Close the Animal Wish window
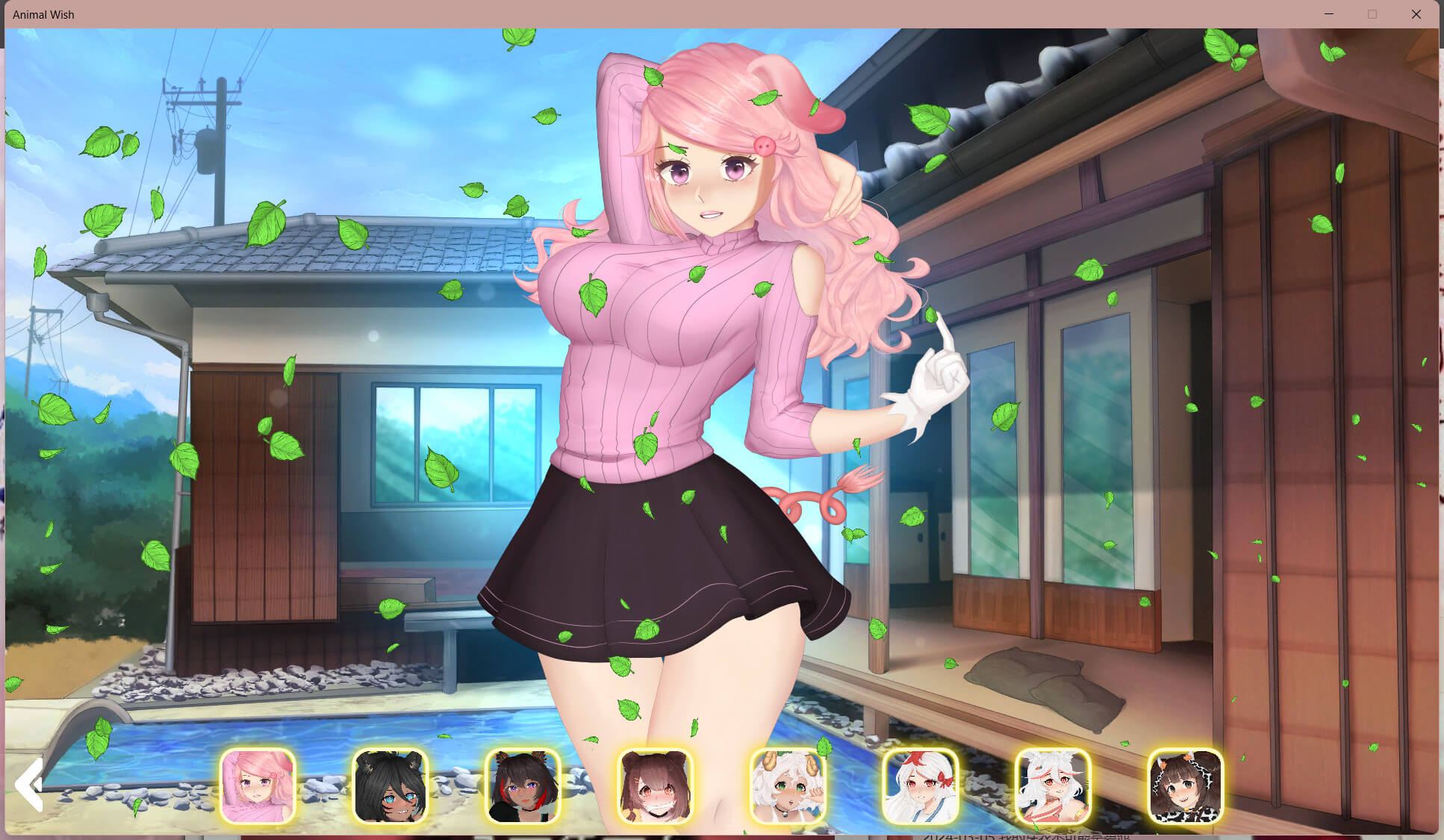The height and width of the screenshot is (840, 1444). pos(1416,14)
